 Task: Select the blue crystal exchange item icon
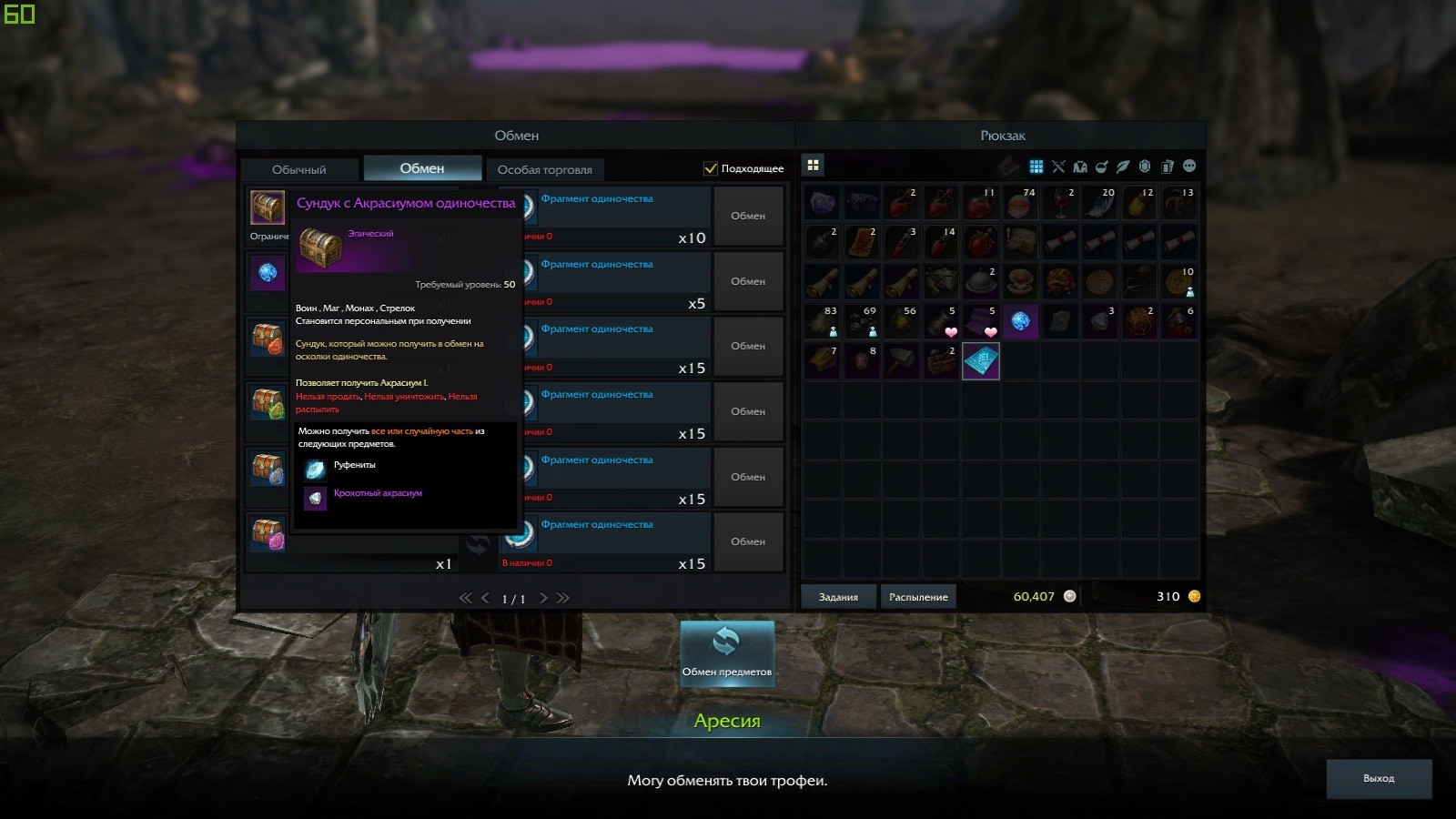point(268,272)
